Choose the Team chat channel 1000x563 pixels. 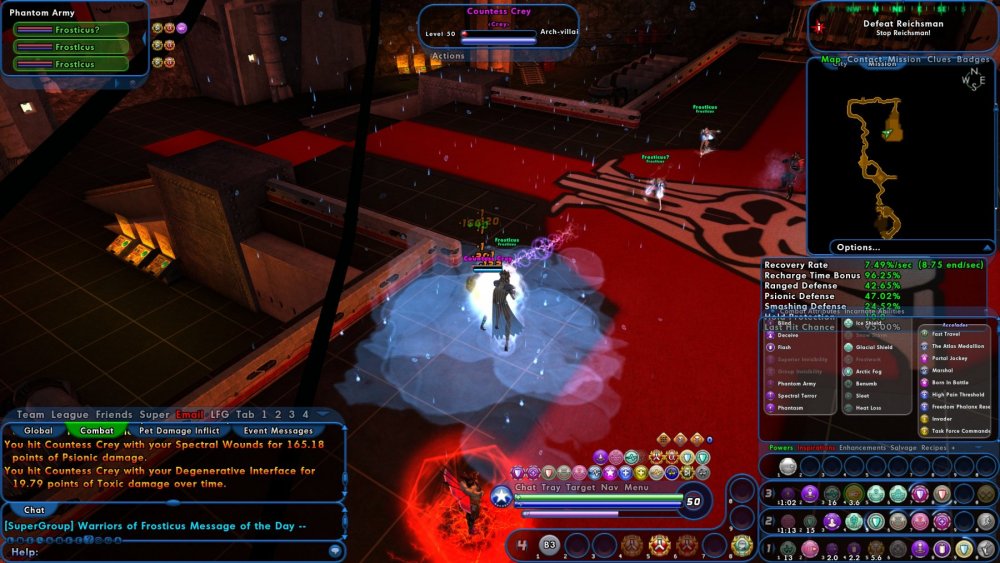tap(30, 414)
